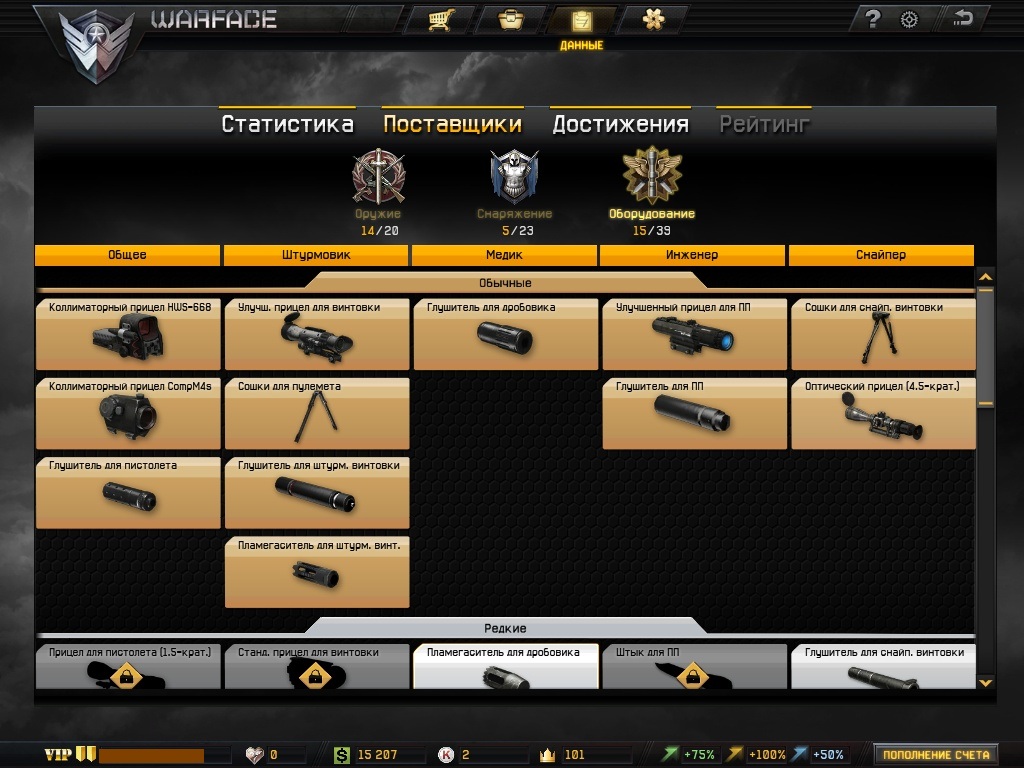The width and height of the screenshot is (1024, 768).
Task: Choose Коллиматорный прицел HWS-668 item
Action: point(128,334)
